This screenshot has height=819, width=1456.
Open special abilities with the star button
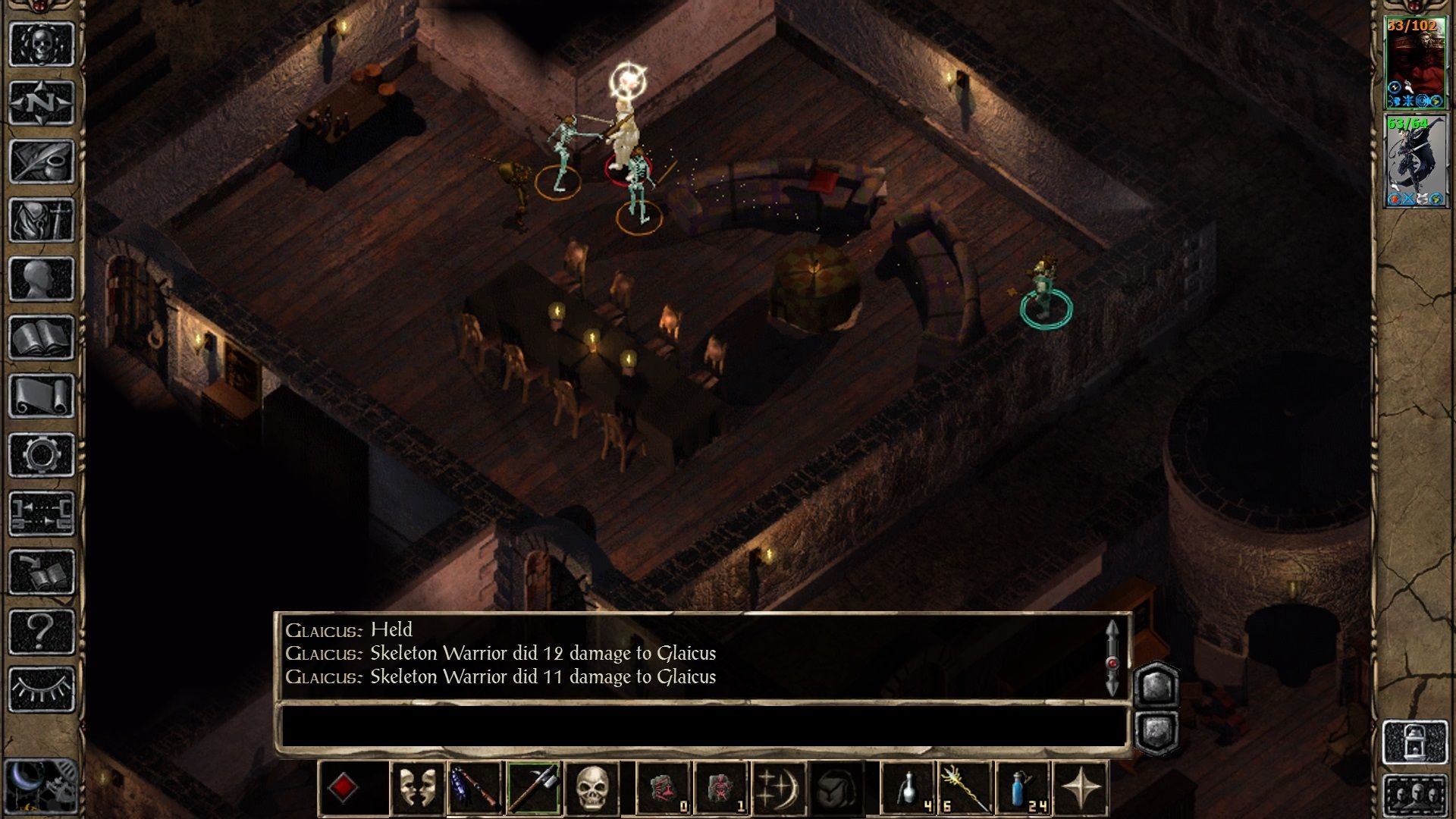point(1081,789)
